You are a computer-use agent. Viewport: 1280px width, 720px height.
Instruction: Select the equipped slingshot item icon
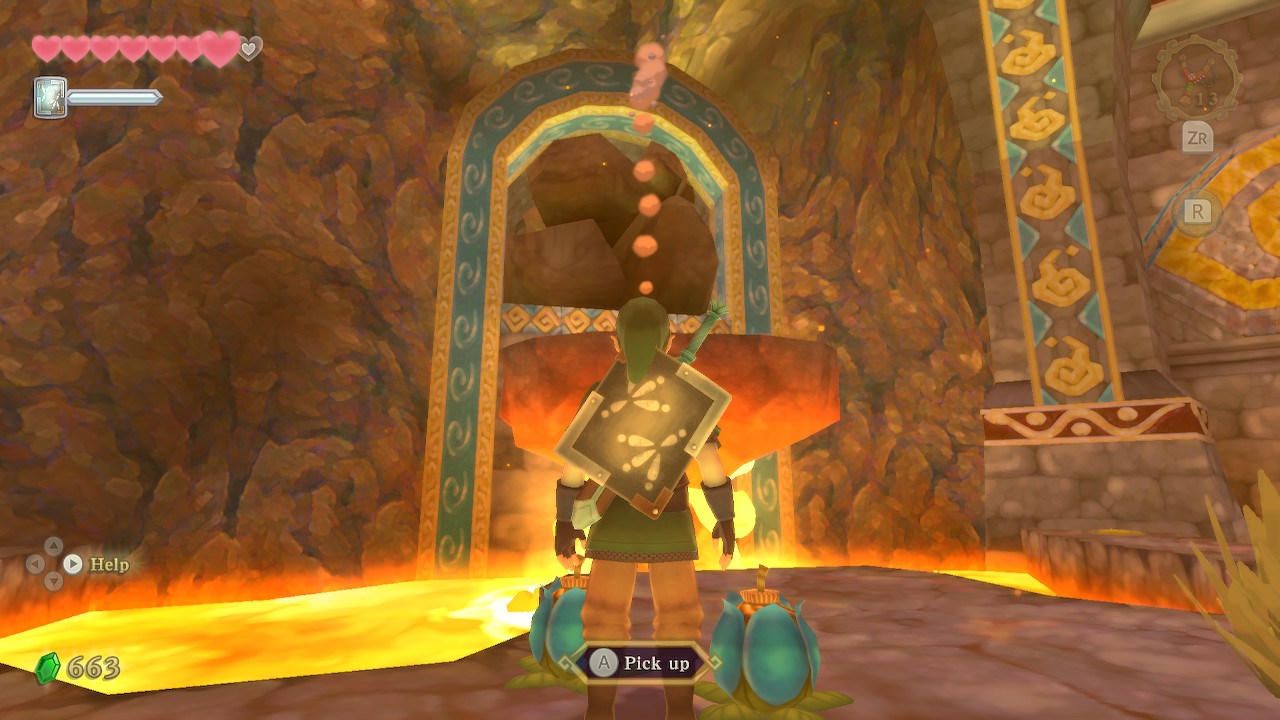1196,78
